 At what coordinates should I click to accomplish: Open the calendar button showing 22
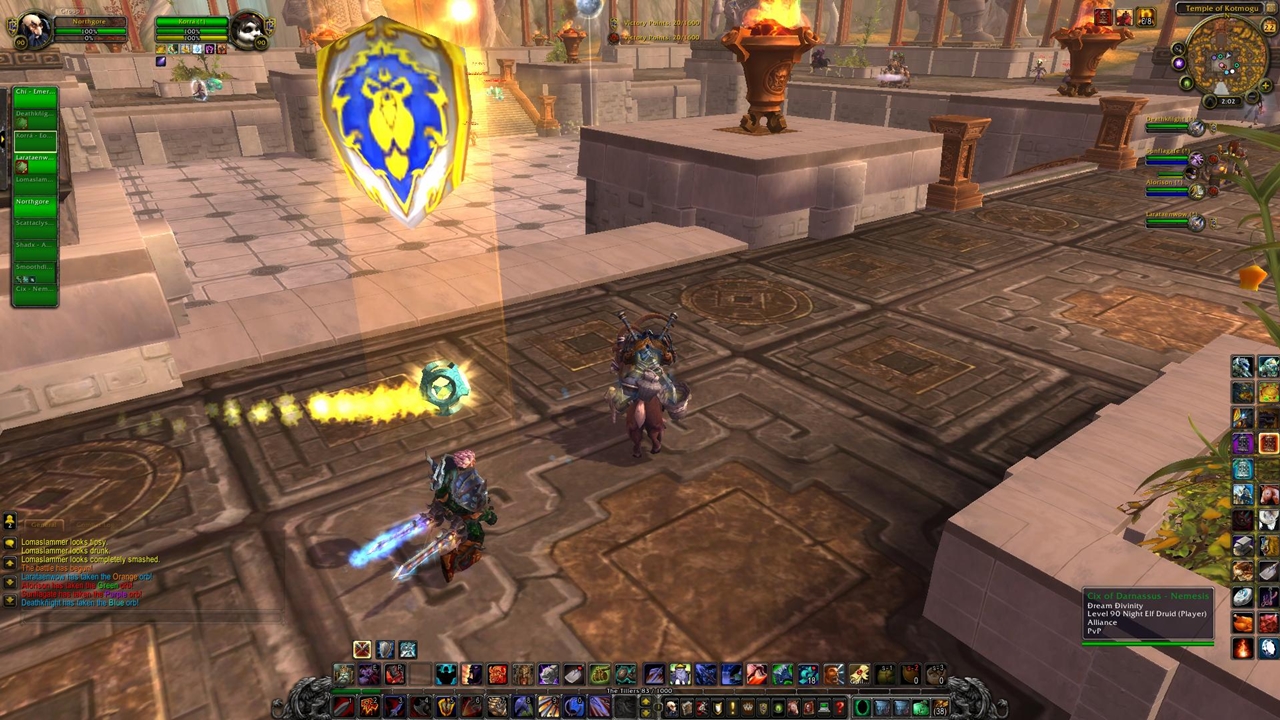click(x=1268, y=27)
